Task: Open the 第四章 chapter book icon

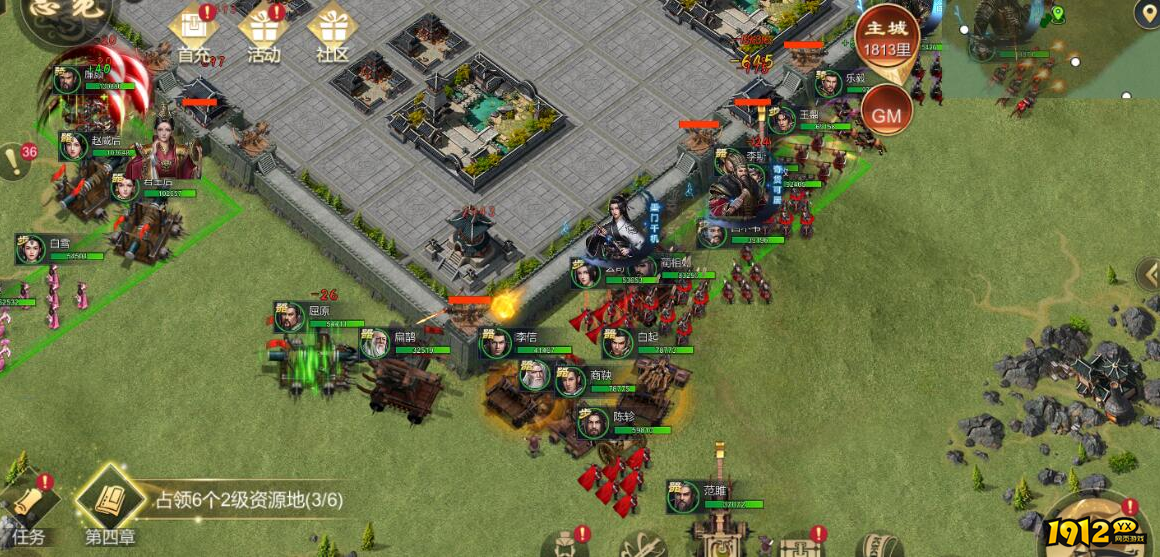Action: [x=108, y=504]
